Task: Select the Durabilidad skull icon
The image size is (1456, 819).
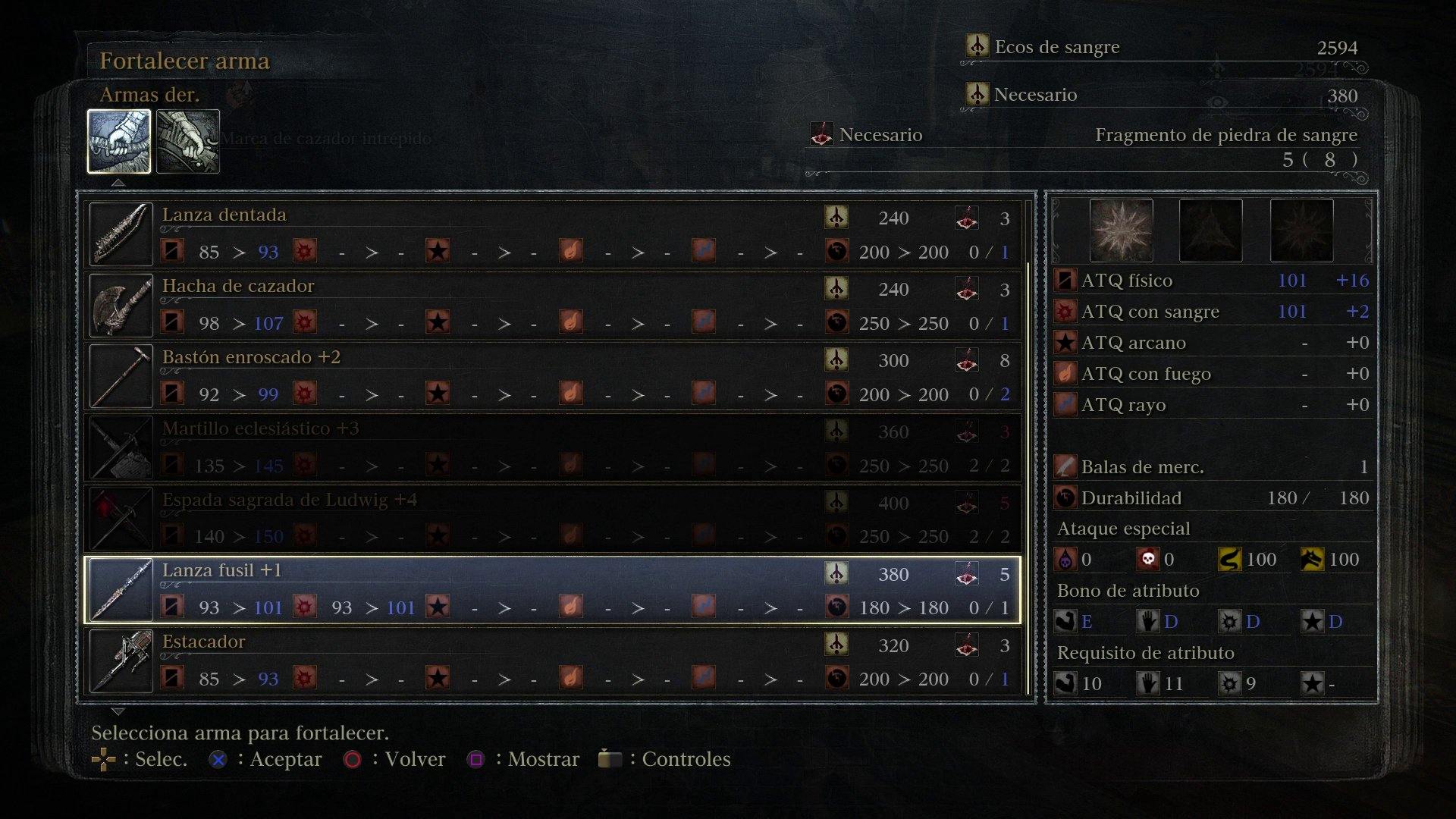Action: pyautogui.click(x=1065, y=497)
